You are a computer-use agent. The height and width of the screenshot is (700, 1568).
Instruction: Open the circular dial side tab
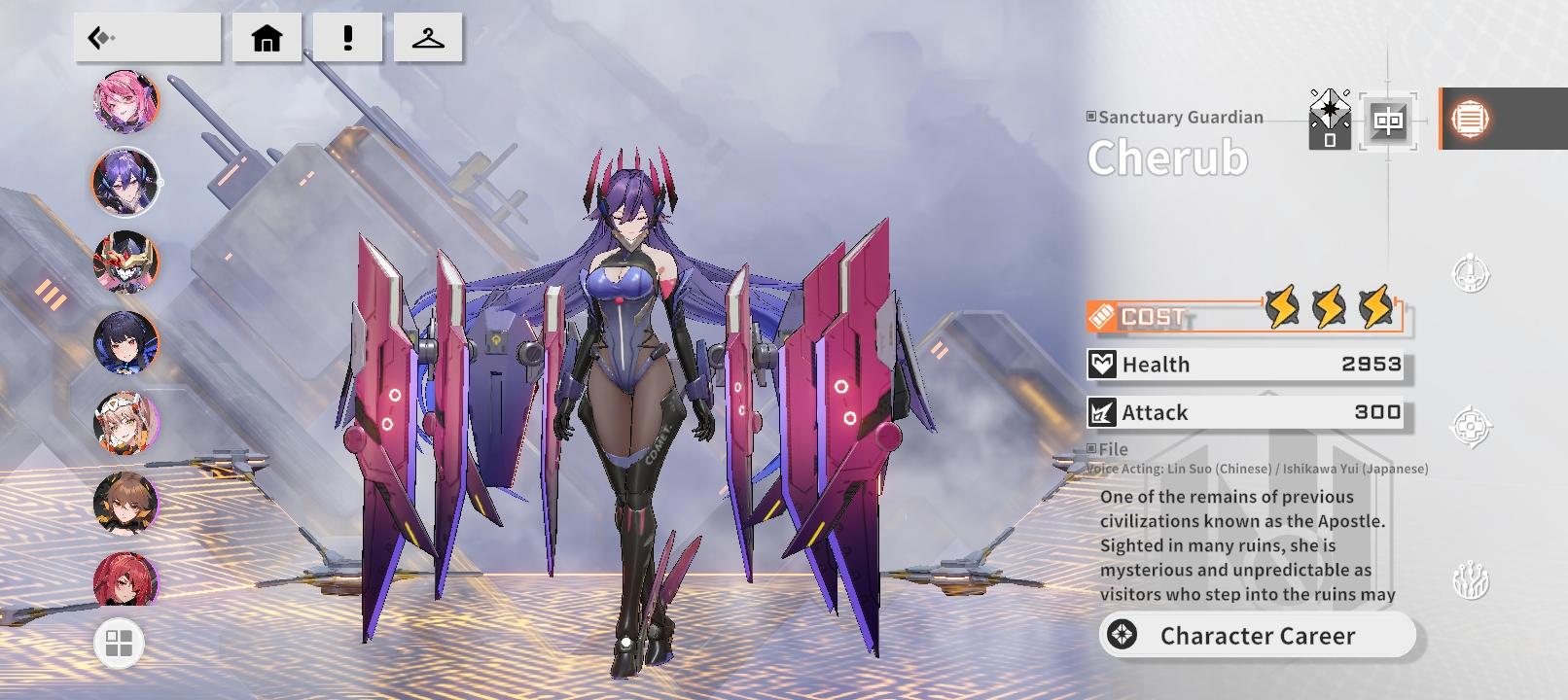(x=1471, y=274)
